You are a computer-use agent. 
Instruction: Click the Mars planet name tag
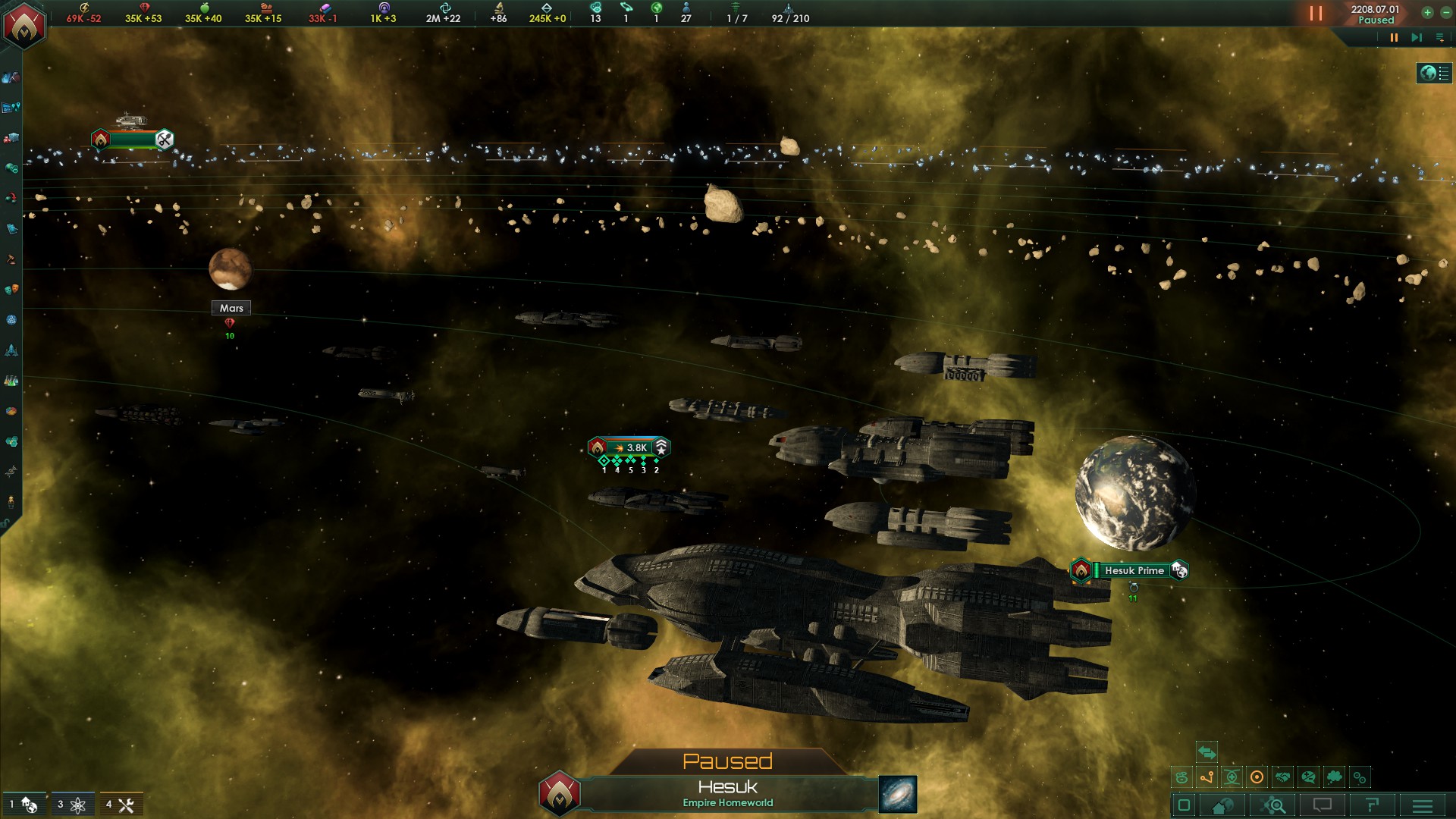click(x=231, y=308)
